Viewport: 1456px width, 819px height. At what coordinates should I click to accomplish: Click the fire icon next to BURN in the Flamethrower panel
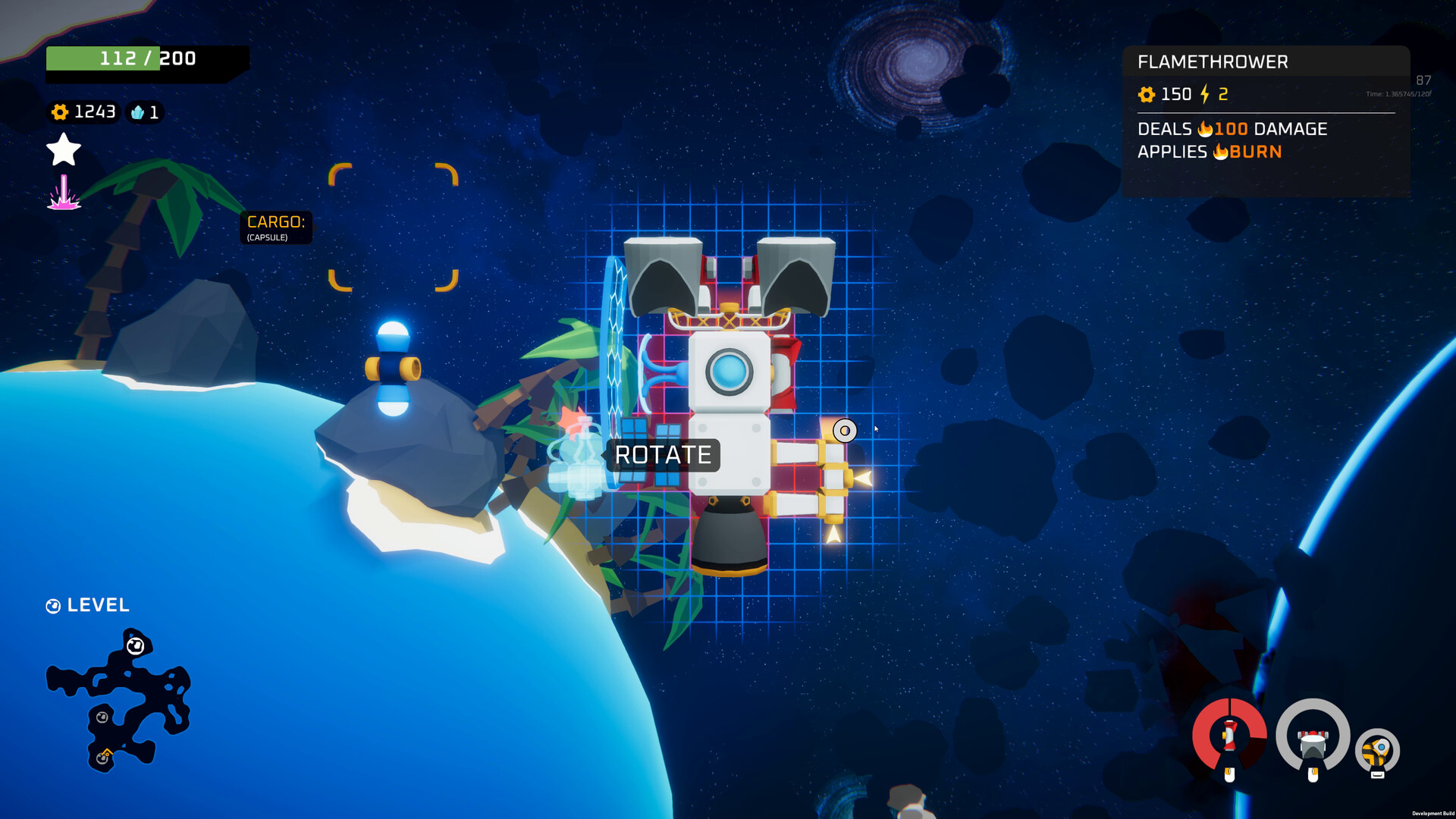point(1221,152)
